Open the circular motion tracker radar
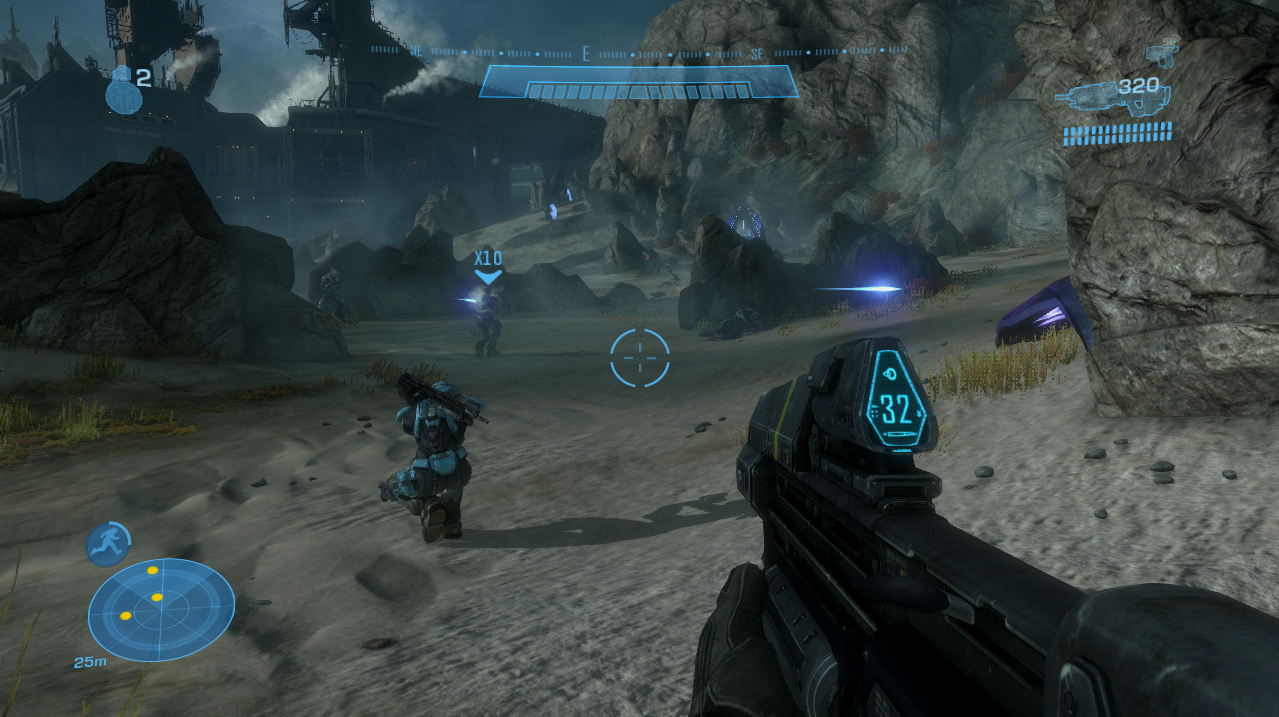1279x717 pixels. [161, 609]
